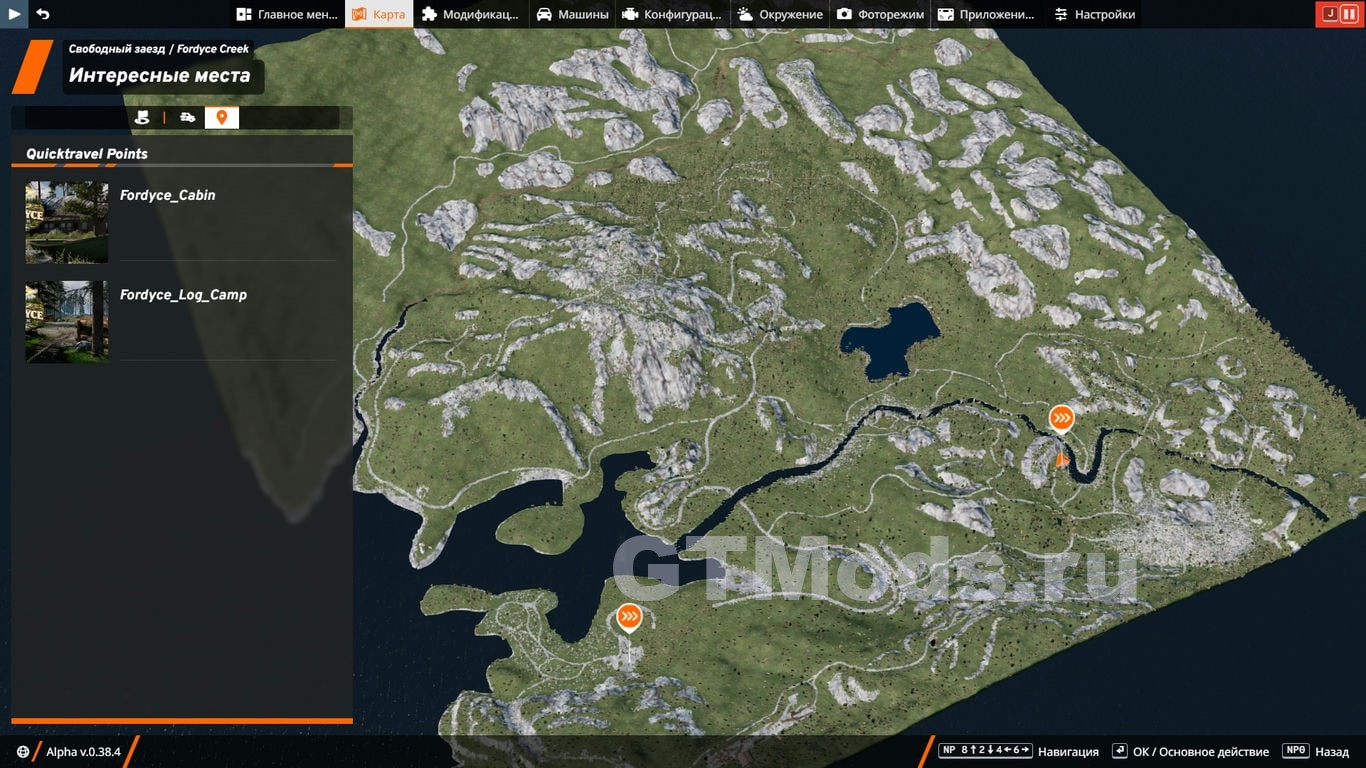1366x768 pixels.
Task: Click the globe icon beside the version text
Action: 23,752
